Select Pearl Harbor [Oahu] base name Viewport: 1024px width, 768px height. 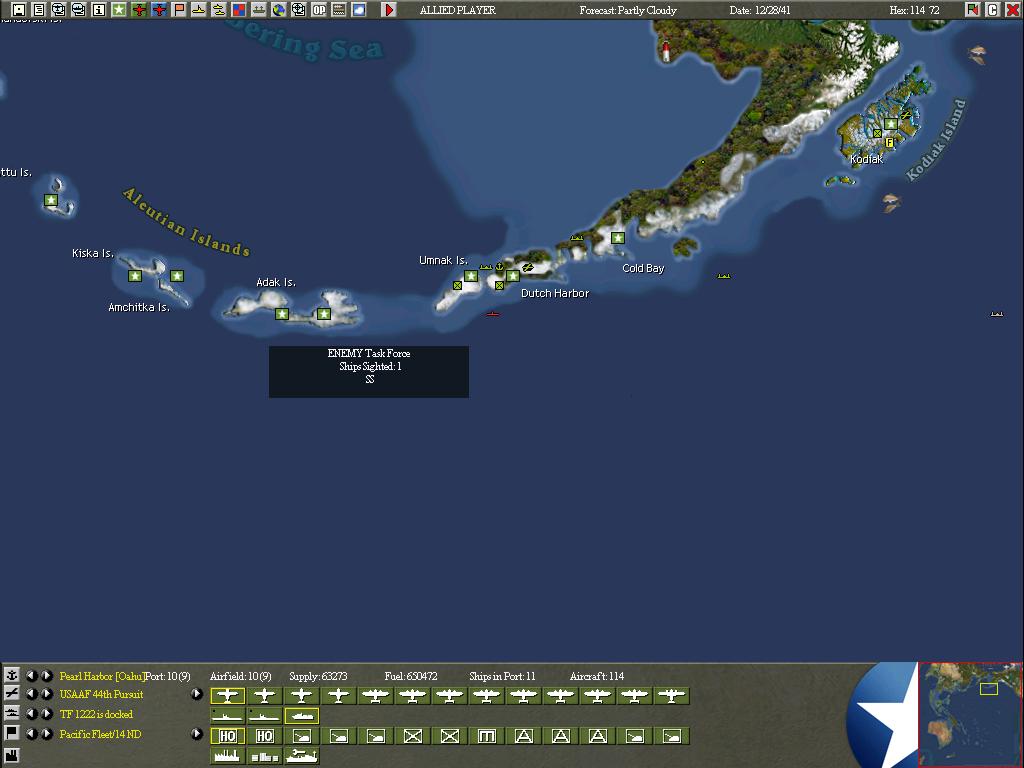pyautogui.click(x=102, y=677)
